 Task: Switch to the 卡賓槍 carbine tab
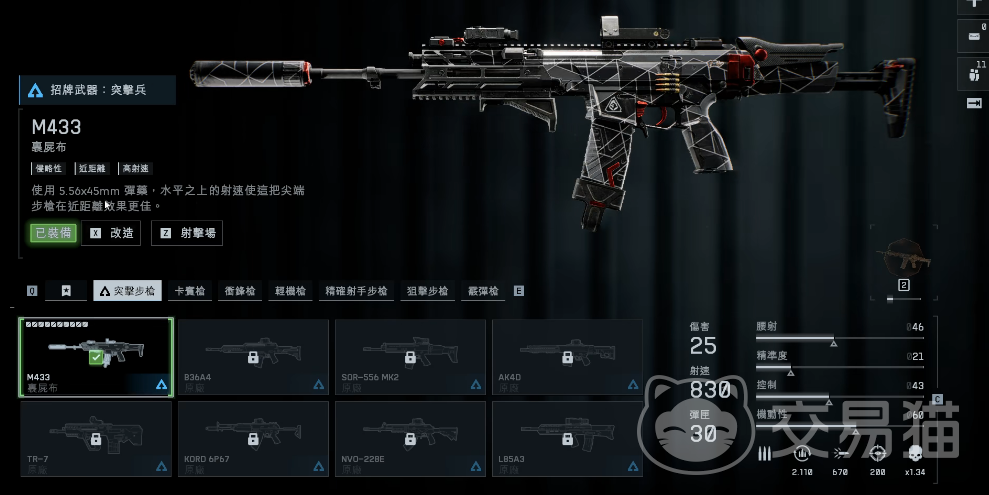(x=189, y=291)
